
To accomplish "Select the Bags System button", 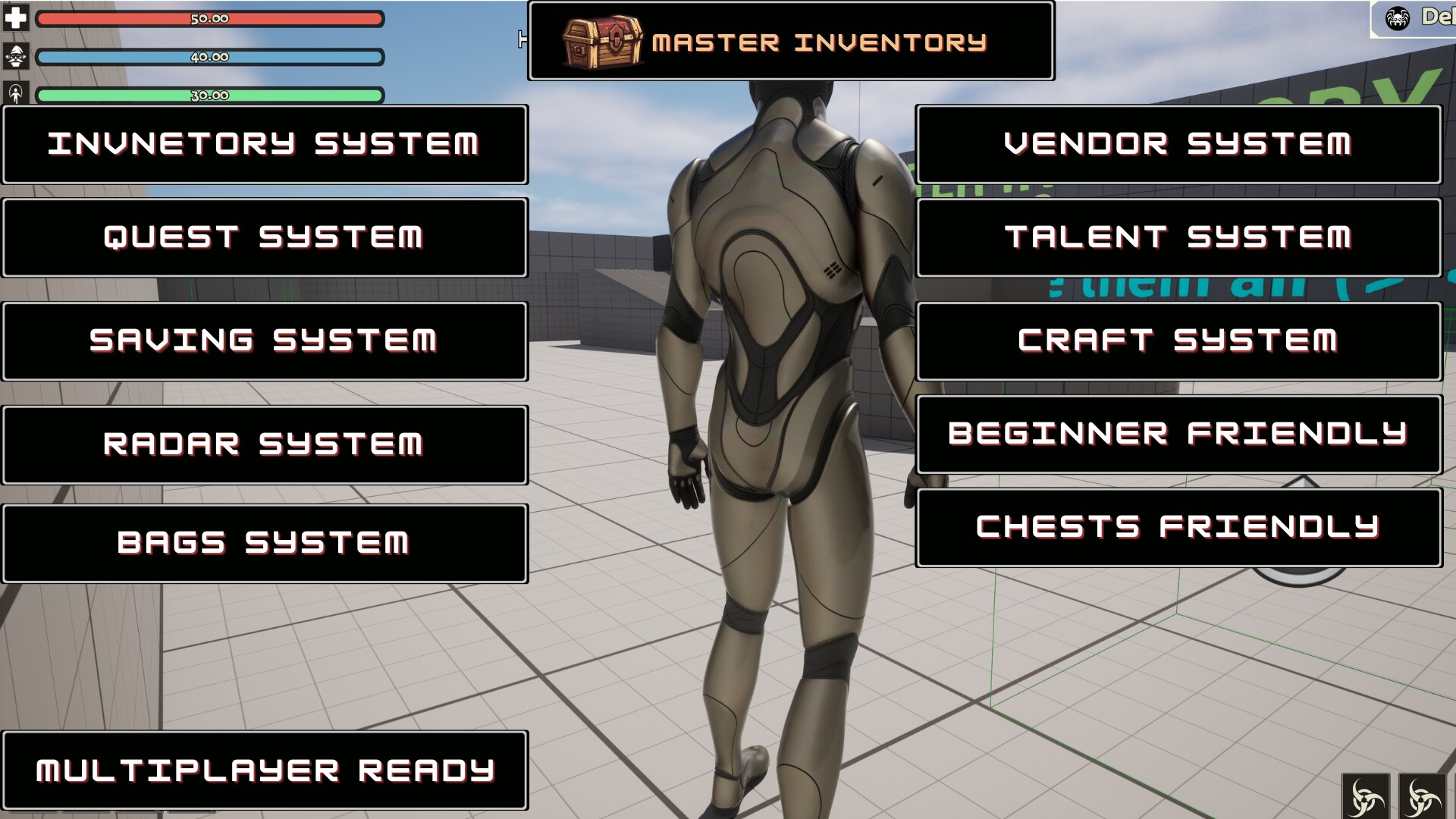I will pos(265,543).
